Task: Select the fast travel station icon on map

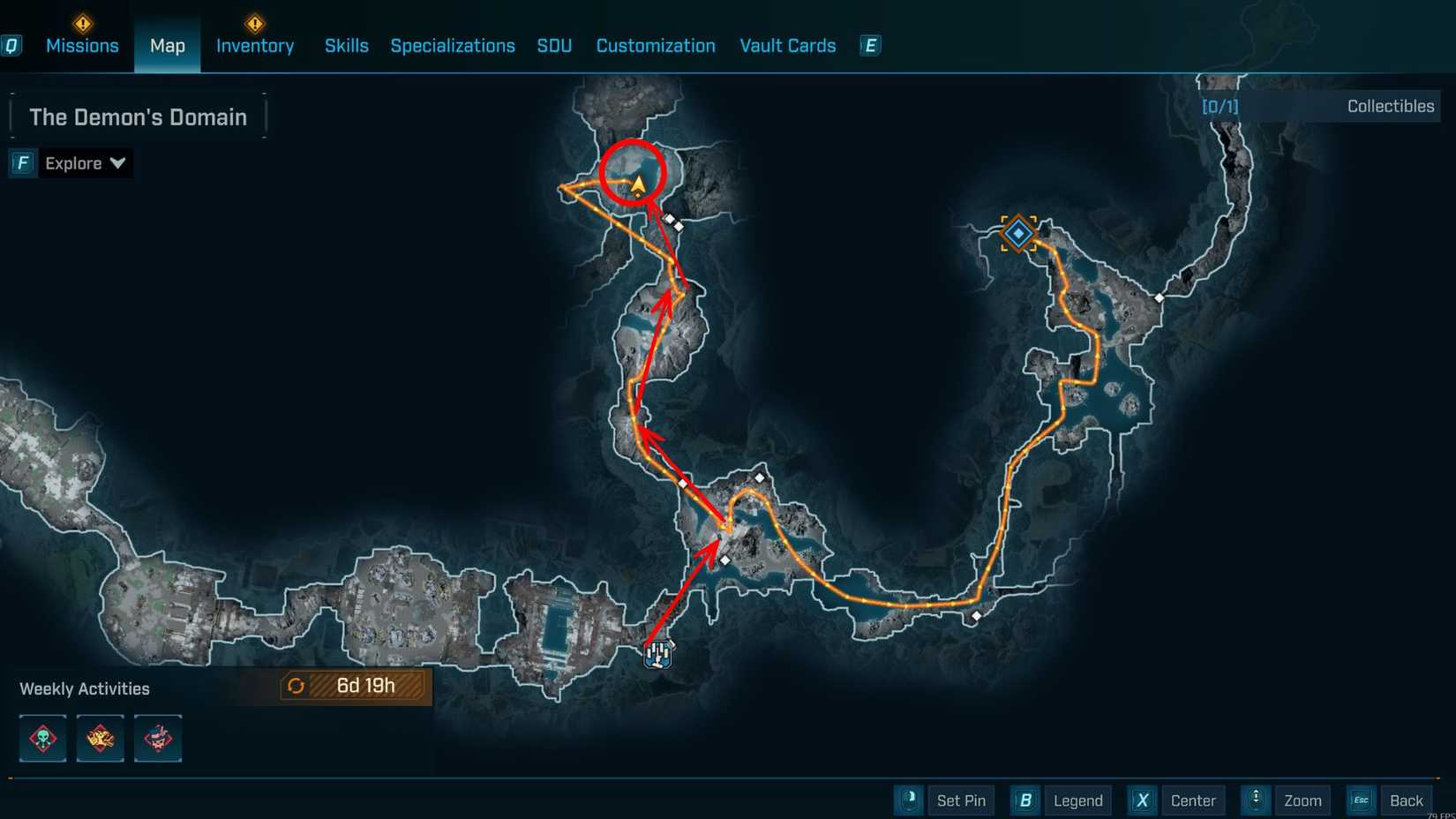Action: tap(658, 653)
